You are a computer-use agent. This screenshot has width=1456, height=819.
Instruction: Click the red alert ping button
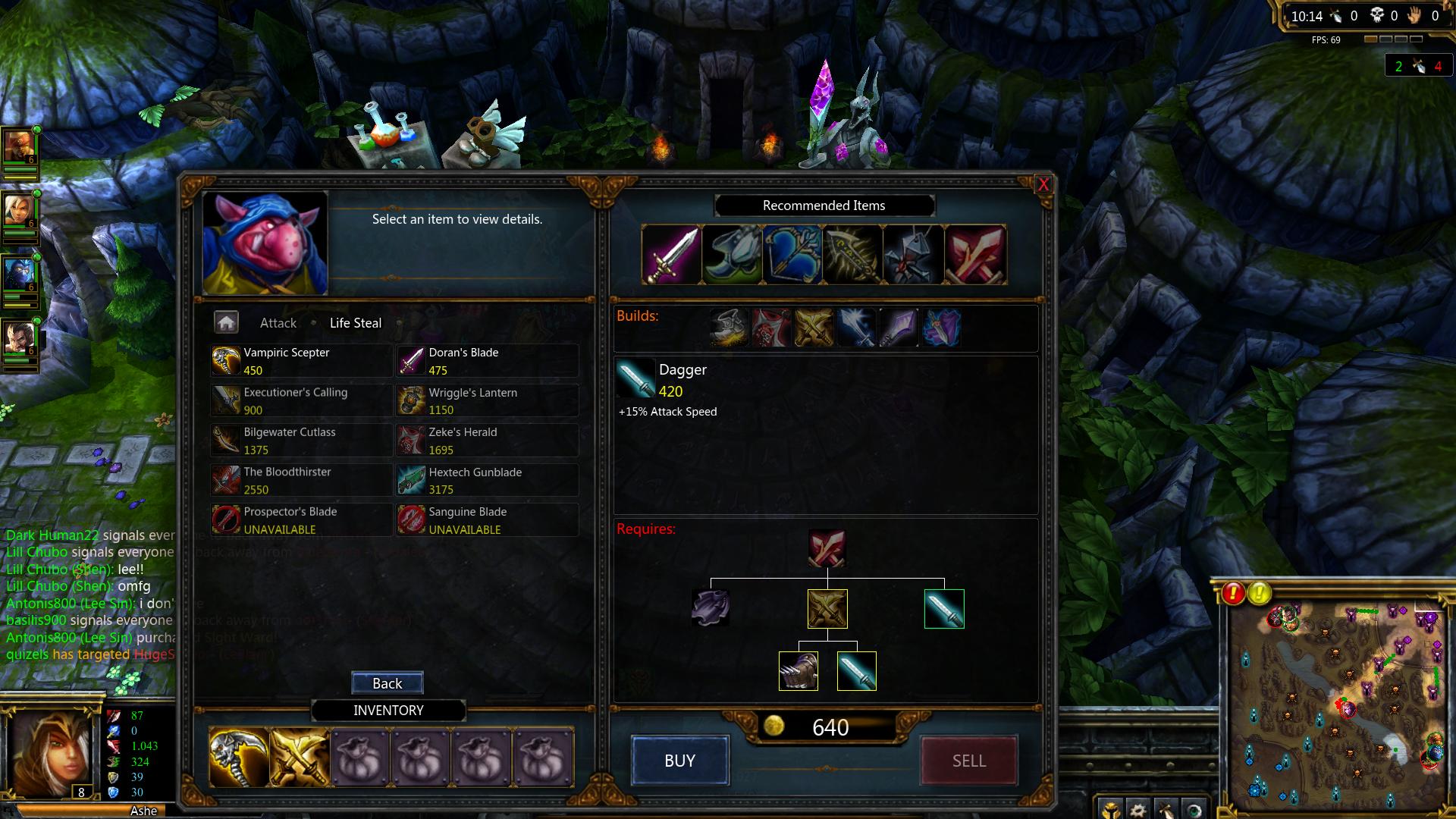point(1233,593)
